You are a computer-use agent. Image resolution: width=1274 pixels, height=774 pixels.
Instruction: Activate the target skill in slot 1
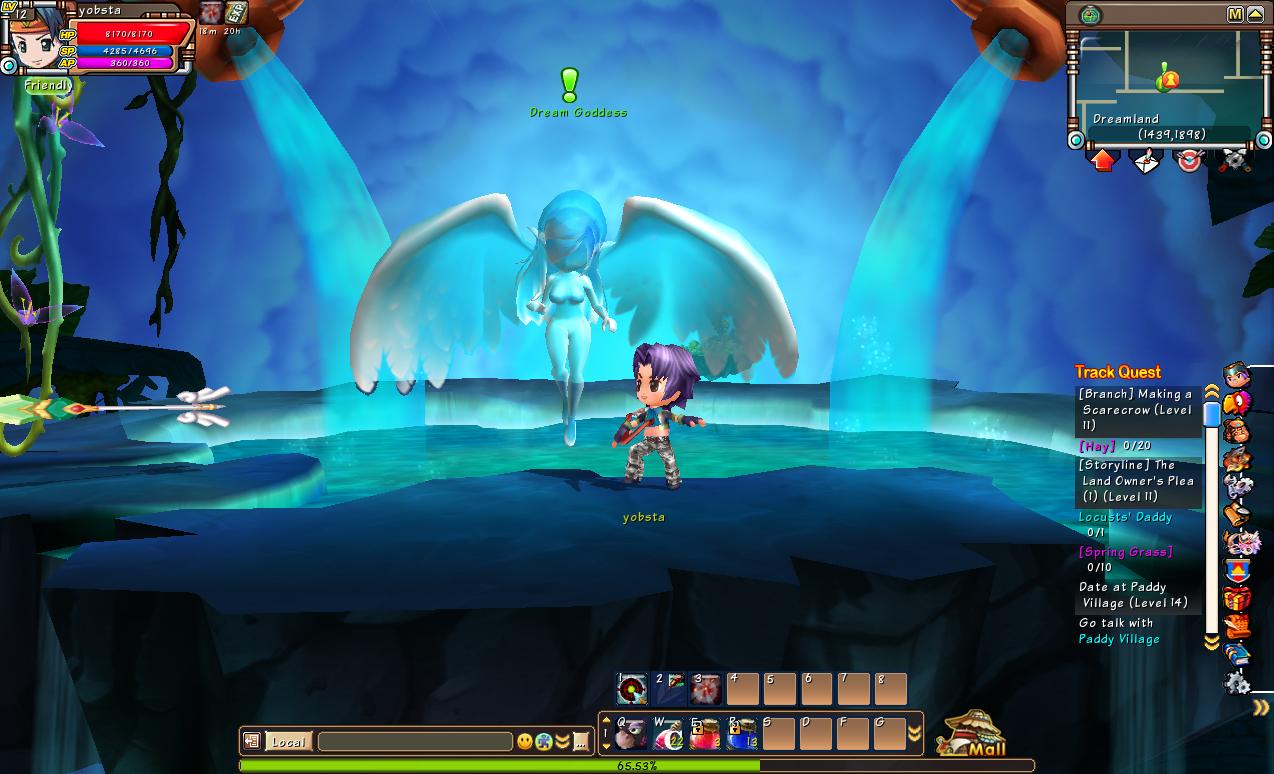pyautogui.click(x=632, y=688)
